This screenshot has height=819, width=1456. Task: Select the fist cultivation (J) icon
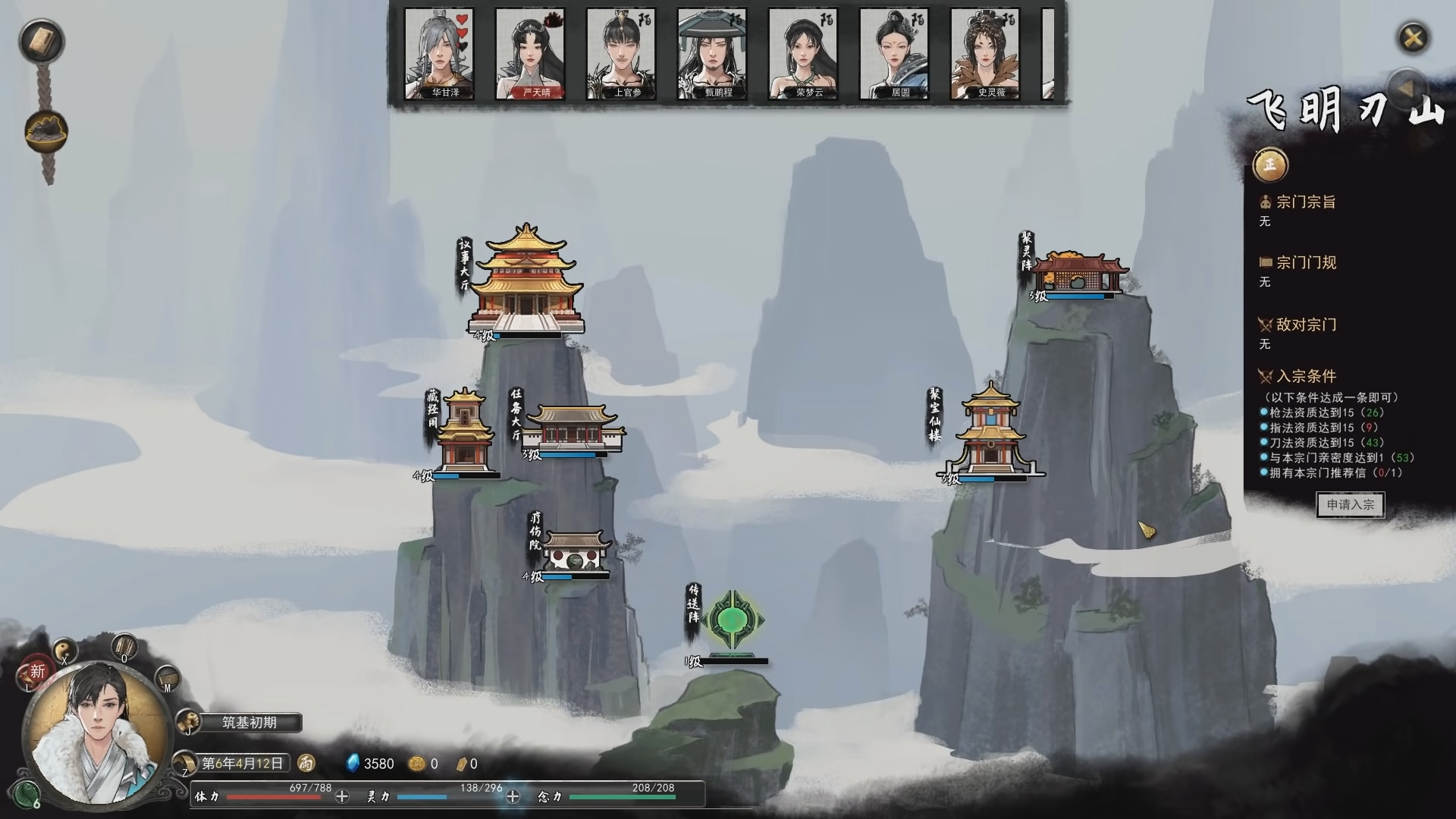pyautogui.click(x=188, y=720)
